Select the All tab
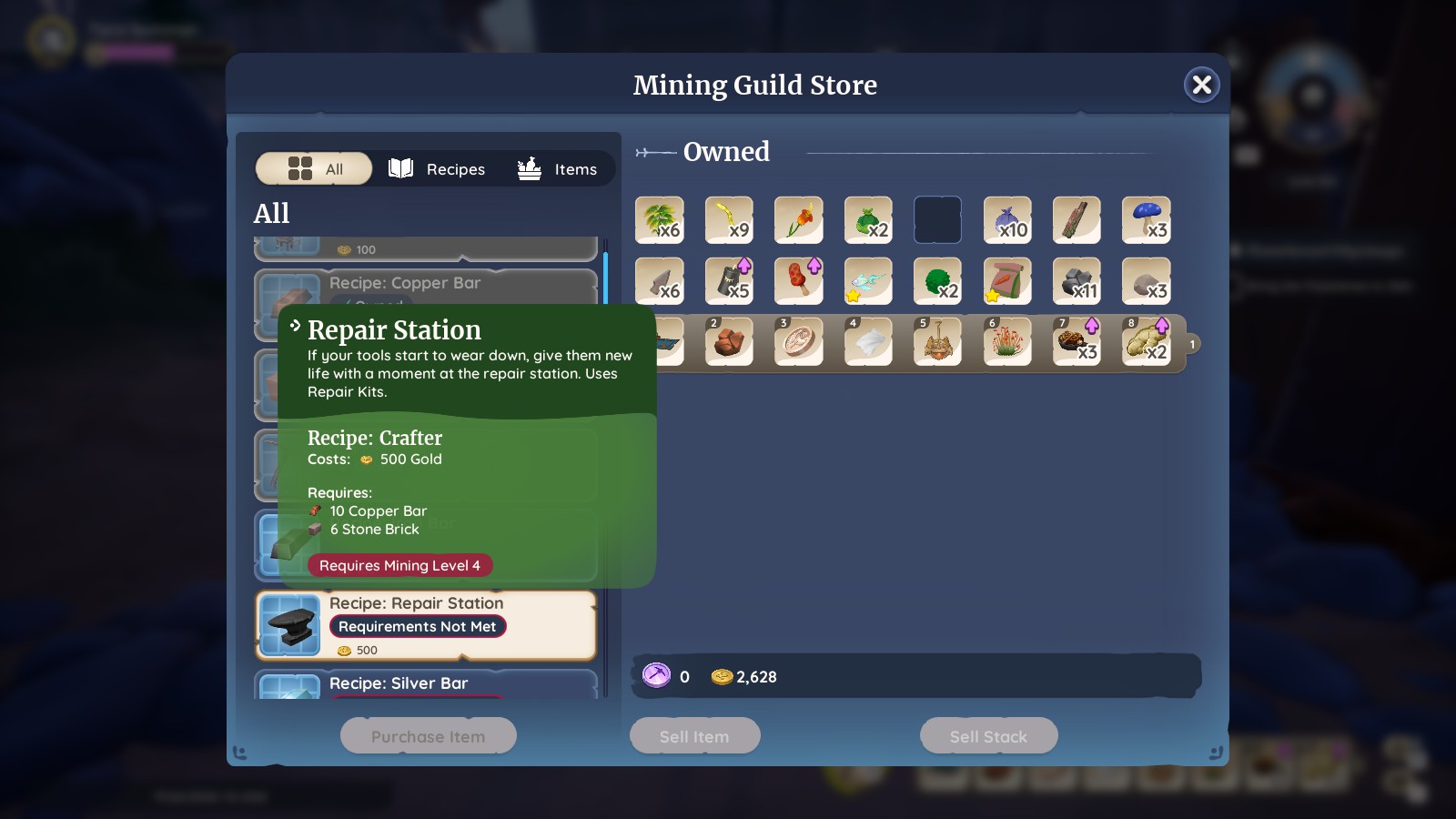This screenshot has width=1456, height=819. [x=313, y=168]
